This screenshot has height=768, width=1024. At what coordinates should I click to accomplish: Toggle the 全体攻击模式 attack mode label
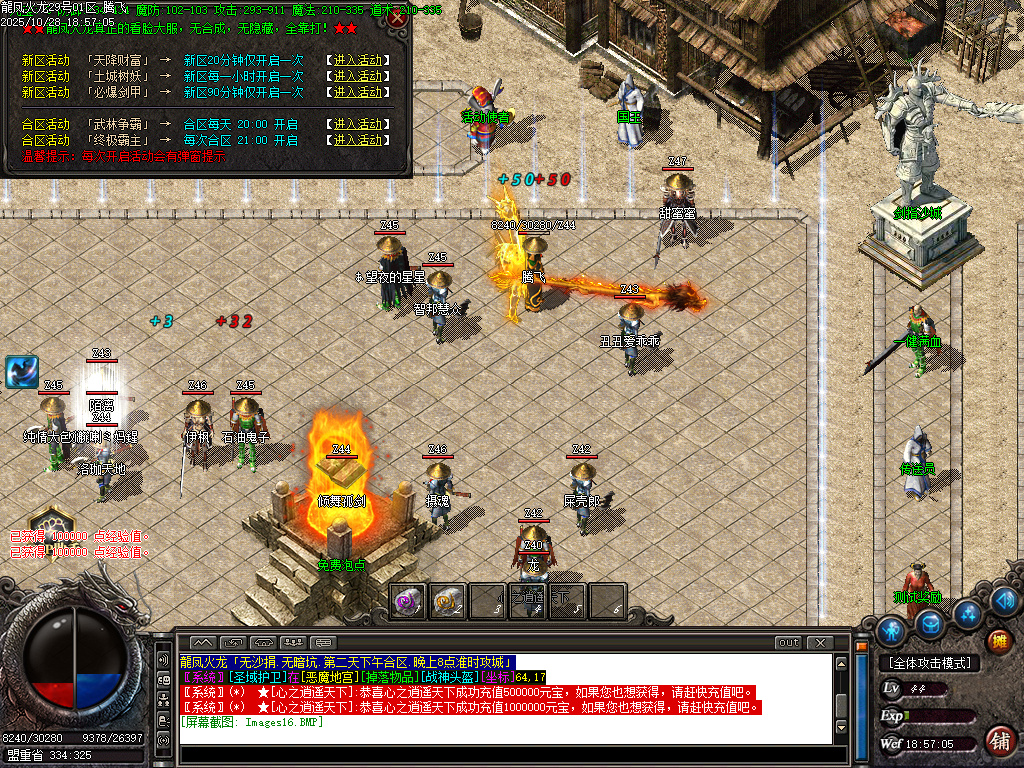(929, 663)
